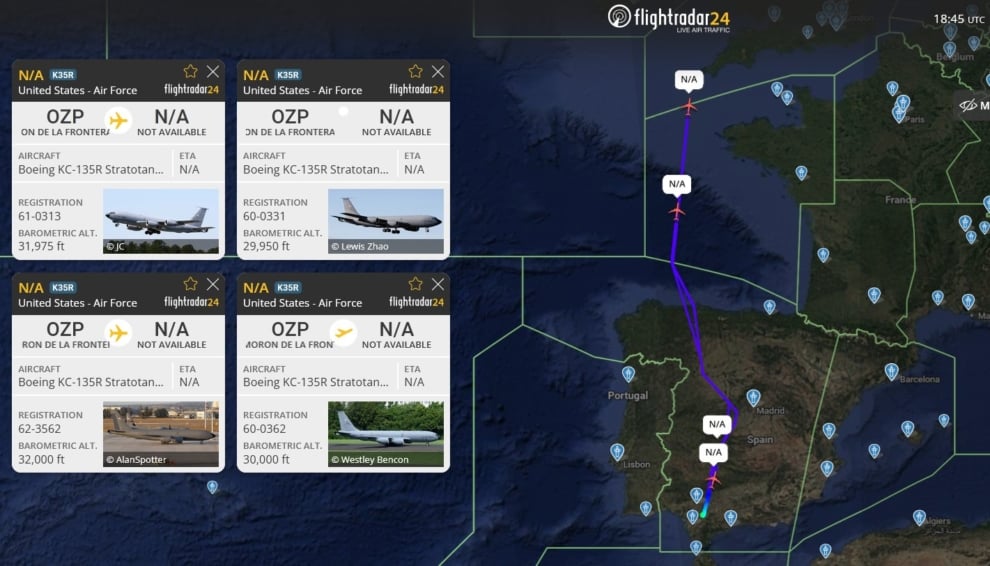Add 60-0362 to favorites via star
Image resolution: width=990 pixels, height=566 pixels.
click(415, 284)
